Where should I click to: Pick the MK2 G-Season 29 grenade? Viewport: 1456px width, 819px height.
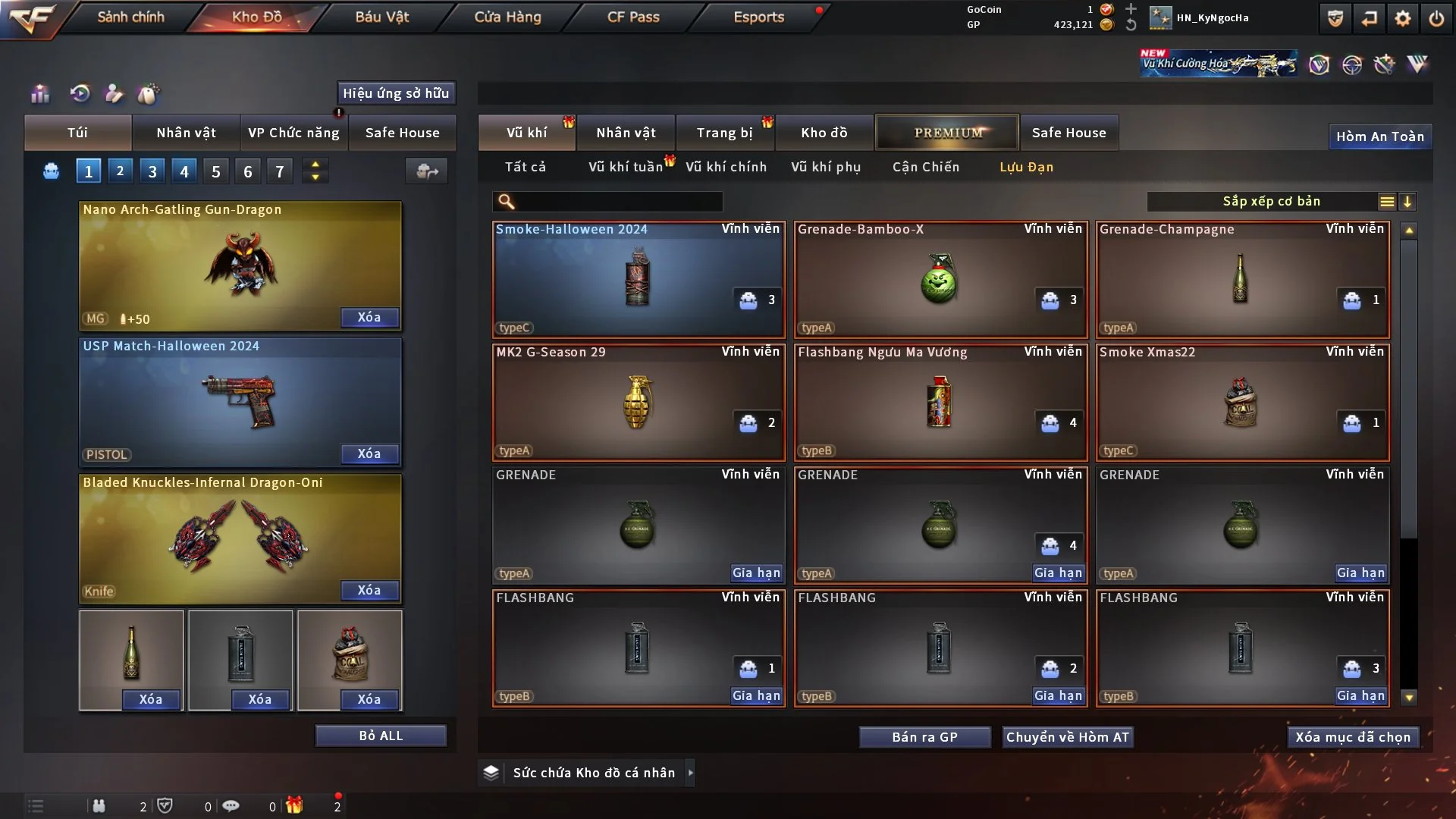(x=638, y=402)
